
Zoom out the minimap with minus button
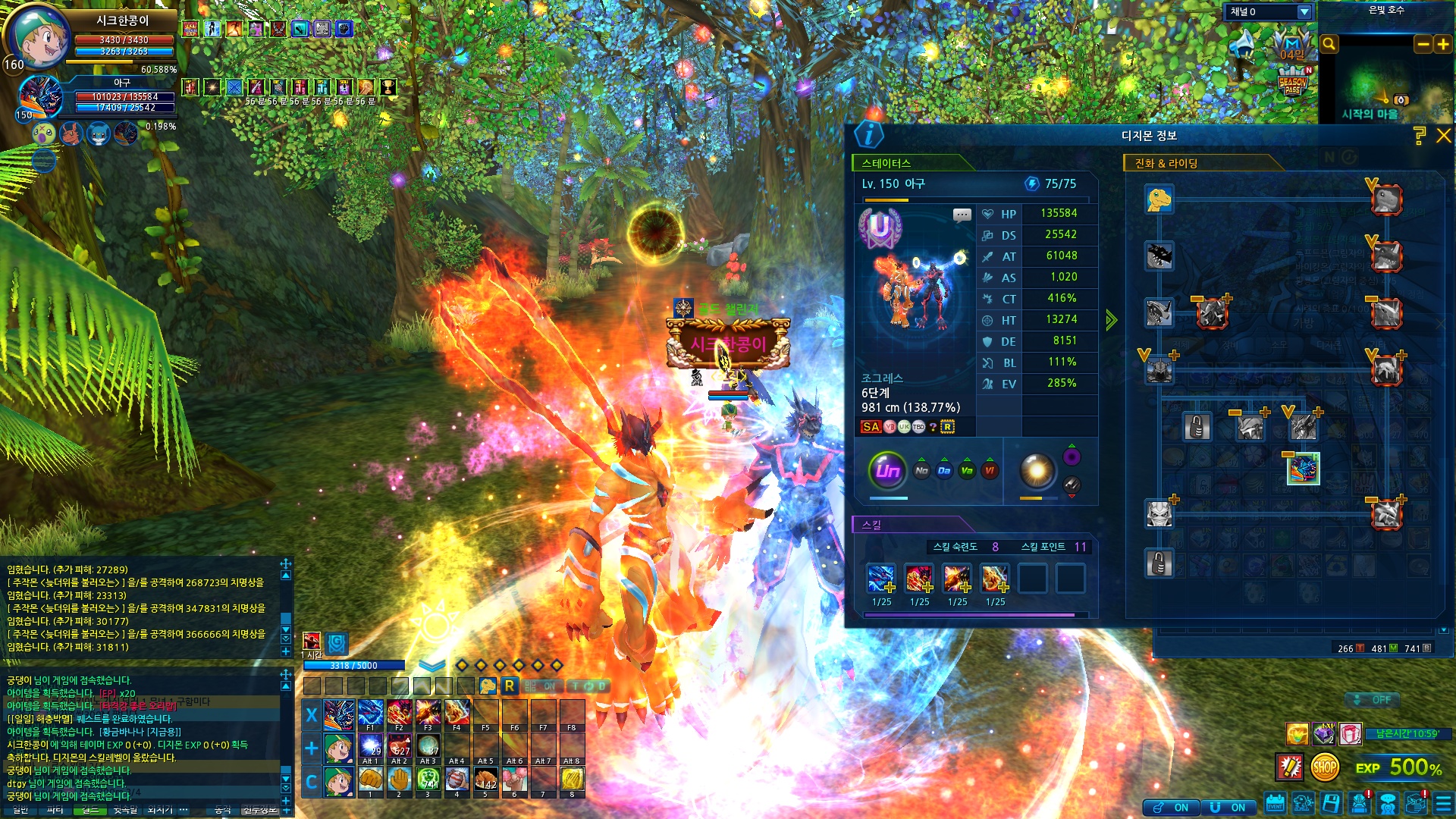tap(1423, 45)
